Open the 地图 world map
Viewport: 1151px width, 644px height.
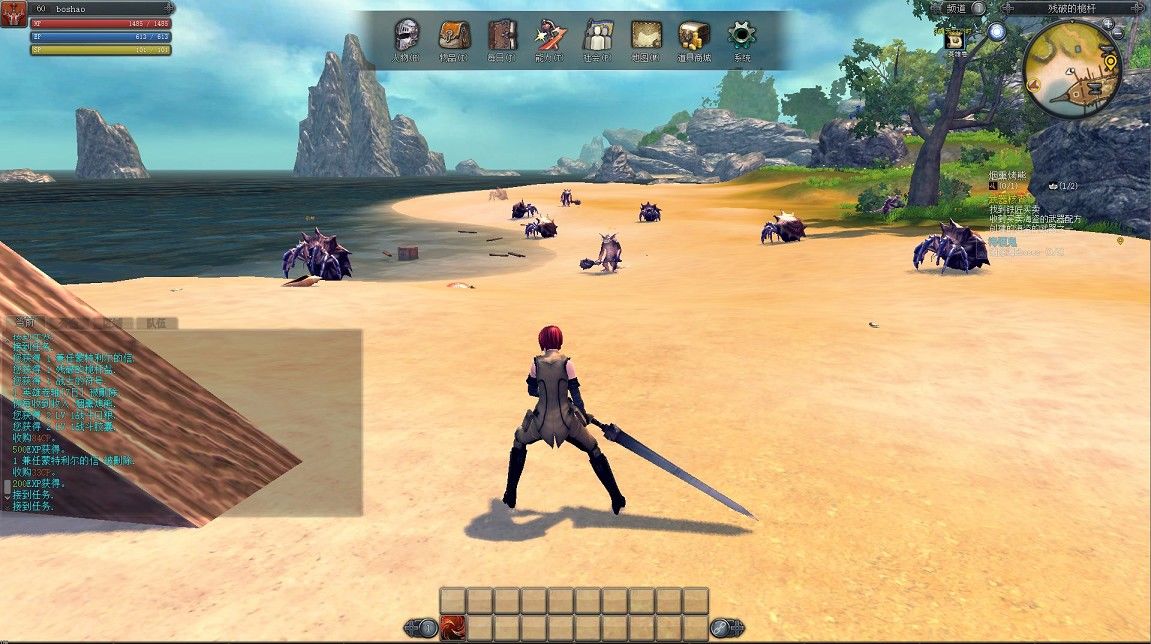tap(646, 36)
